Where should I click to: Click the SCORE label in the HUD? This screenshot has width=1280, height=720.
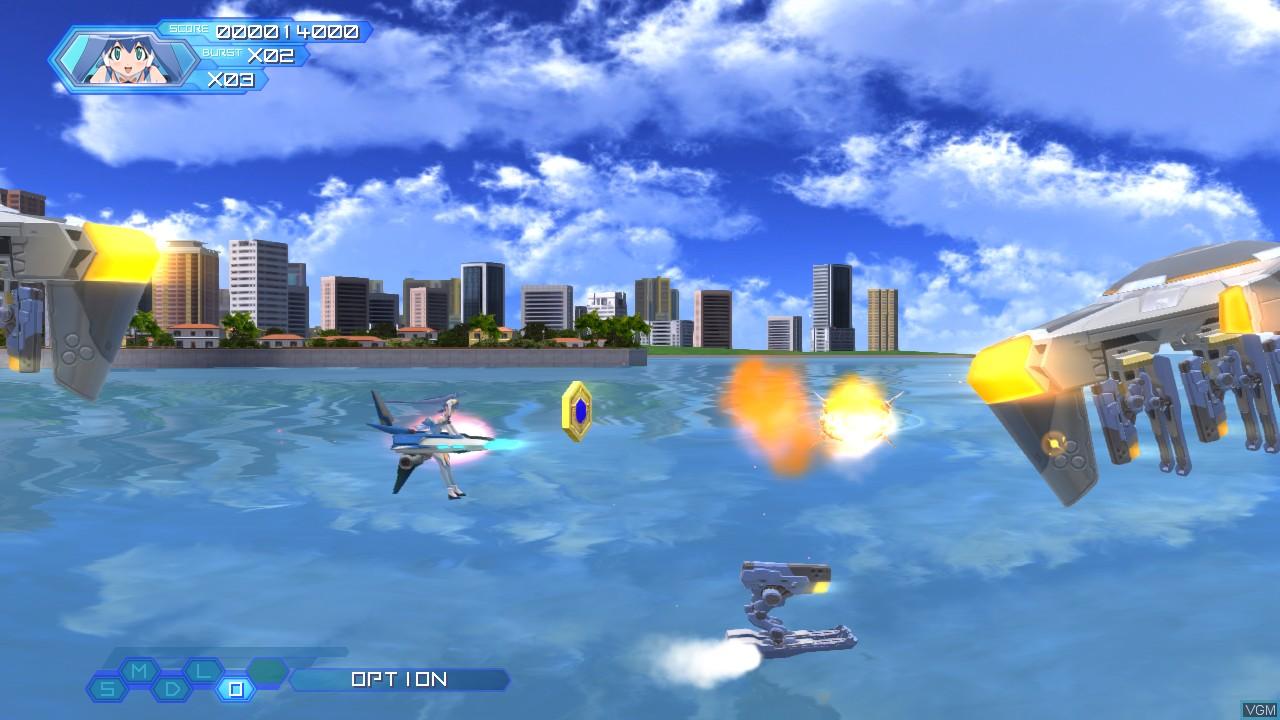click(188, 29)
